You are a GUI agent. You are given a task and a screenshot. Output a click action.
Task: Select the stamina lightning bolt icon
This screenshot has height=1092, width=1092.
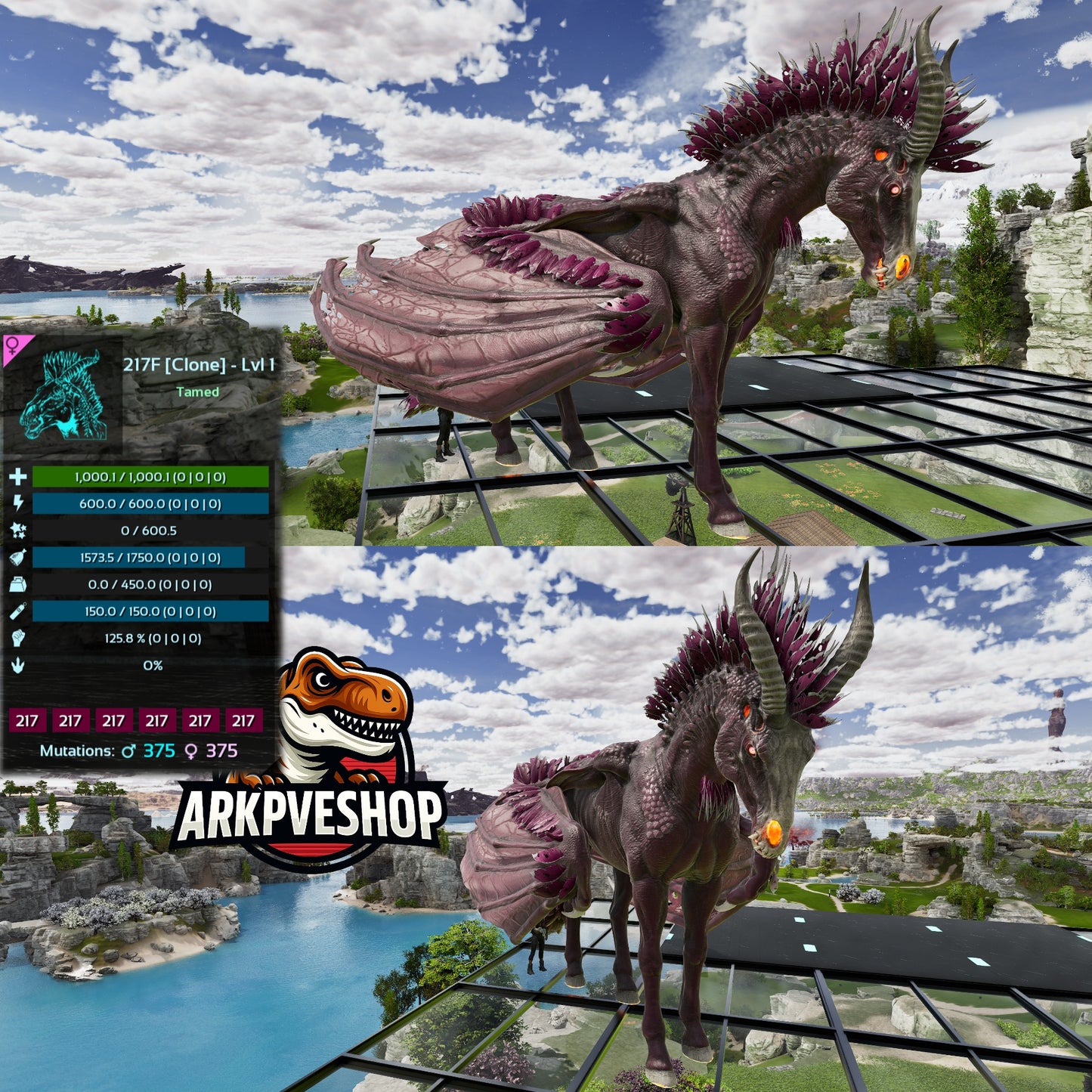18,503
